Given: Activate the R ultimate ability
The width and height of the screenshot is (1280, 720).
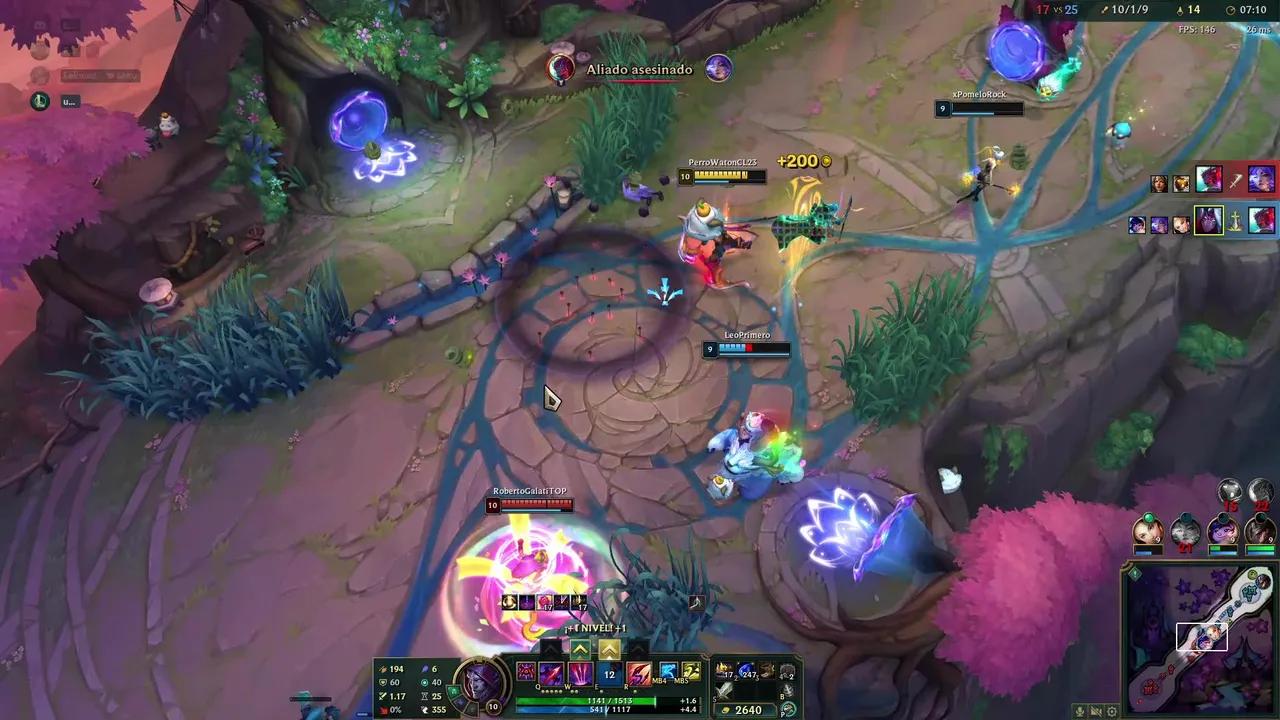Looking at the screenshot, I should click(x=637, y=673).
